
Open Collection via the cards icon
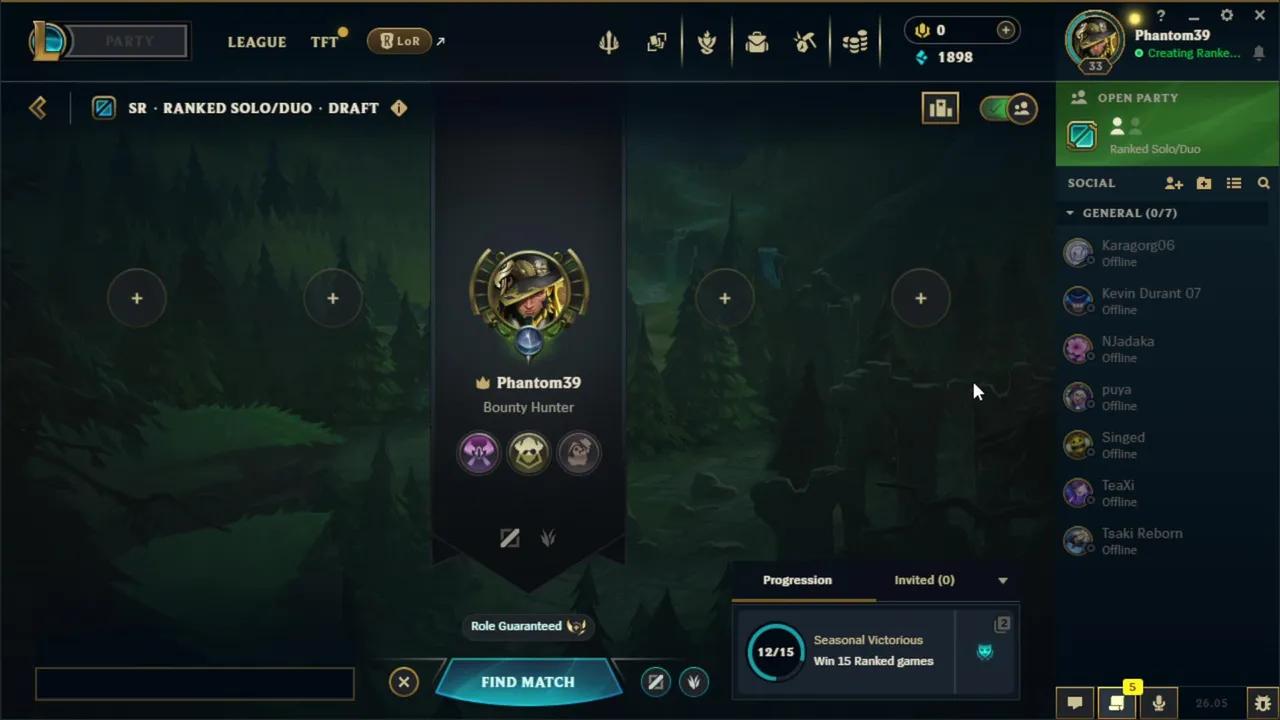pyautogui.click(x=657, y=42)
